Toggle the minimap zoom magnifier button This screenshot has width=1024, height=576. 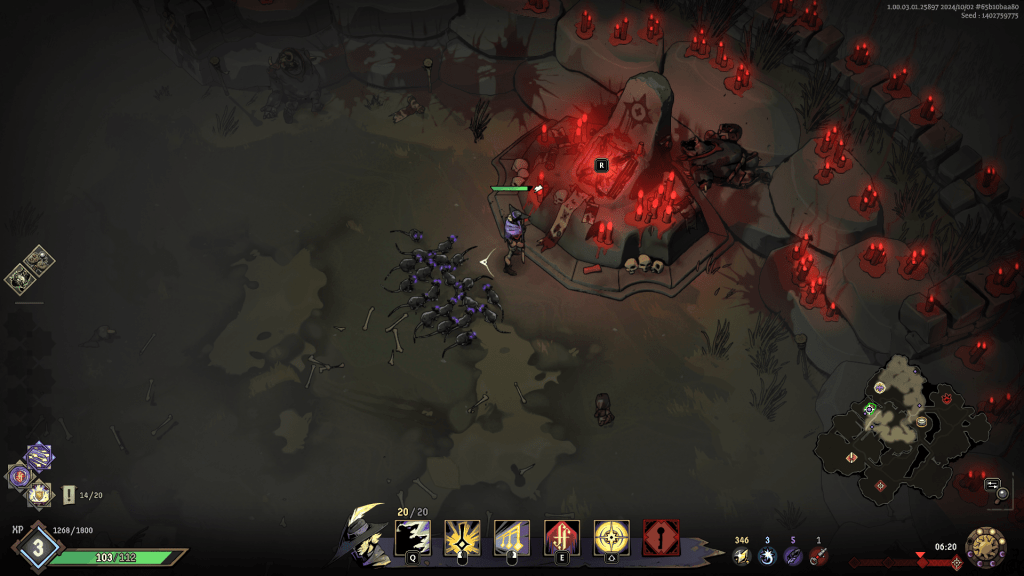1002,493
